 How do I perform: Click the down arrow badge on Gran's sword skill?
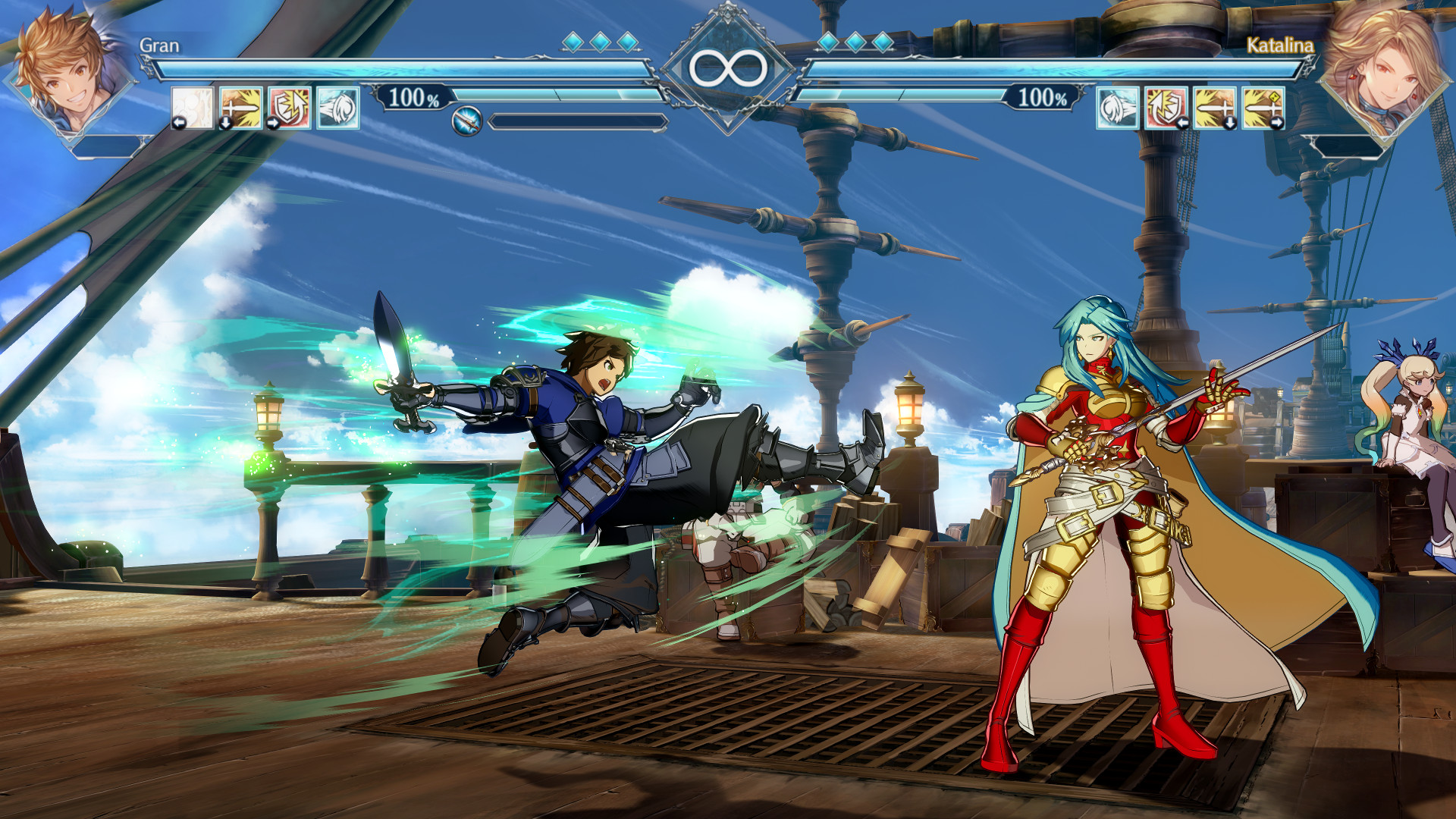[225, 124]
